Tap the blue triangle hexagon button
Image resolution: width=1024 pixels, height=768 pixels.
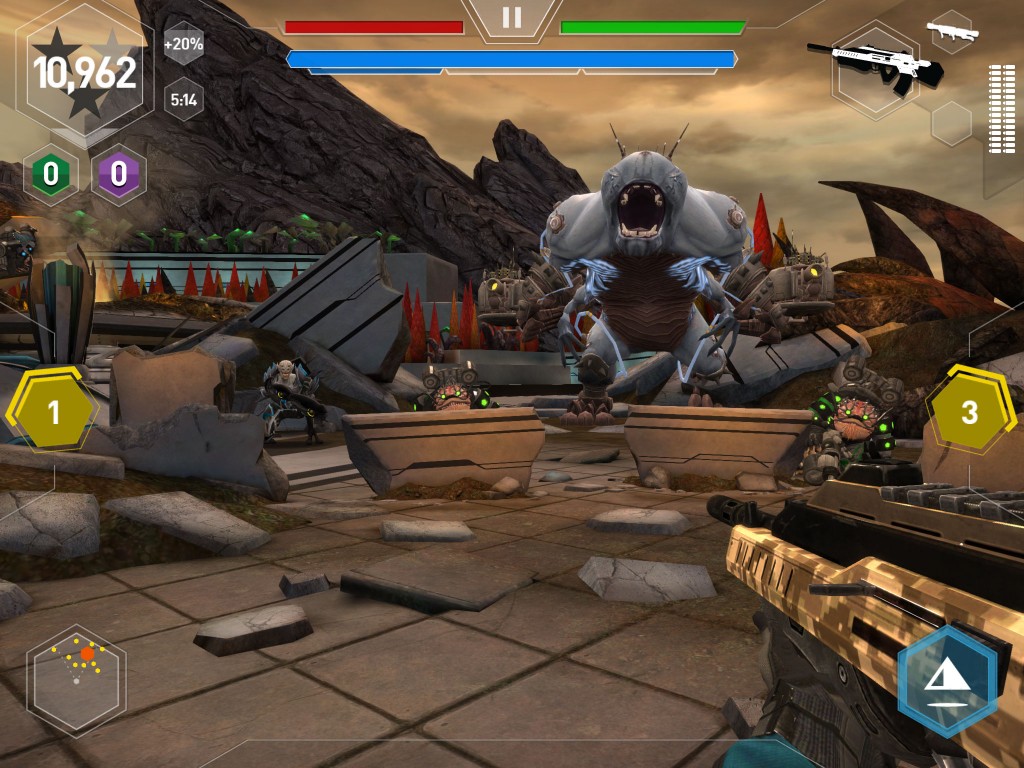[946, 681]
